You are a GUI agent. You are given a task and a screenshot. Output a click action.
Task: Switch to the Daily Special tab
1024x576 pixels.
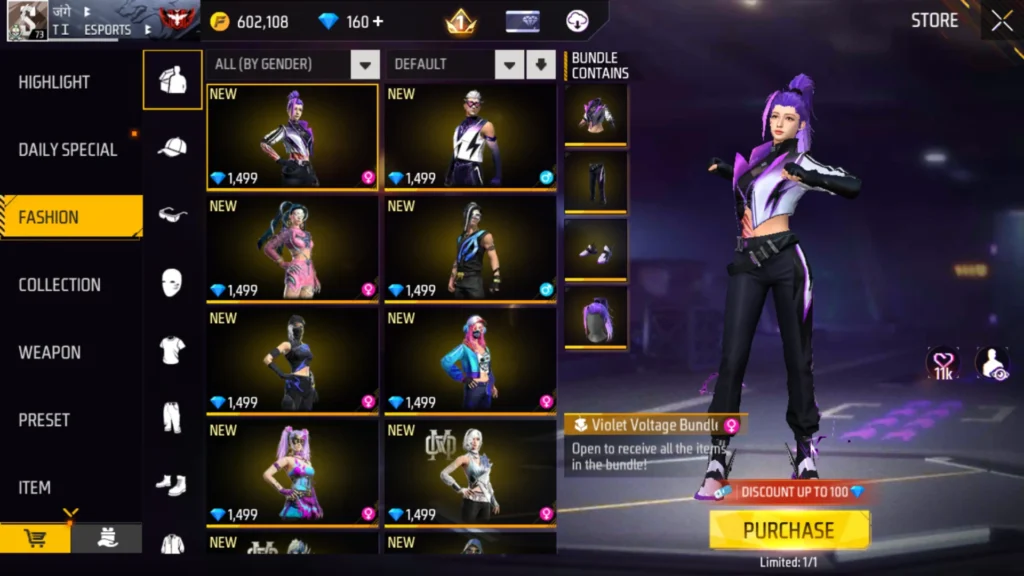tap(67, 150)
